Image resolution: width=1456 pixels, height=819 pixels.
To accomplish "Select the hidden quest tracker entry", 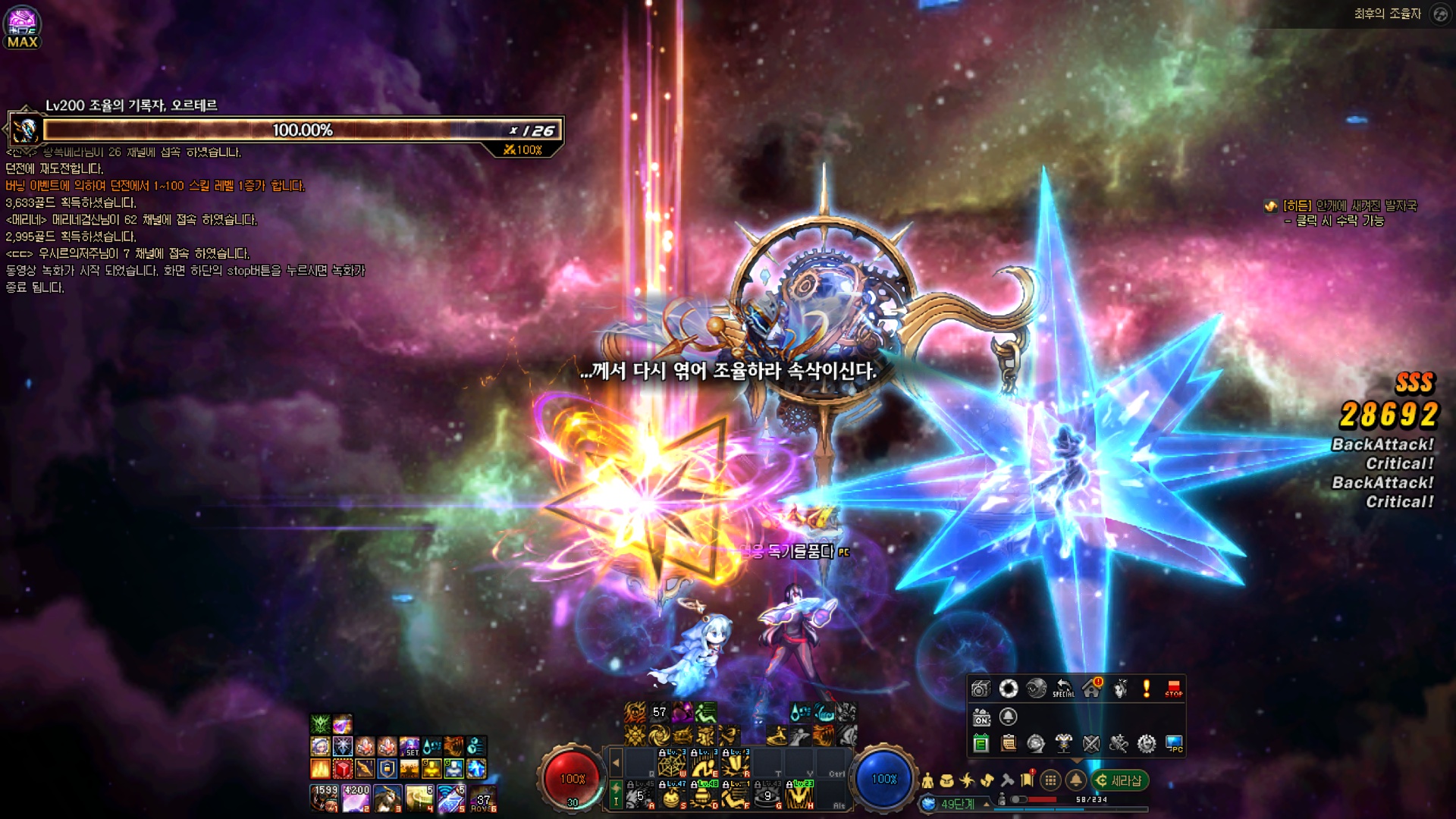I will pos(1348,206).
